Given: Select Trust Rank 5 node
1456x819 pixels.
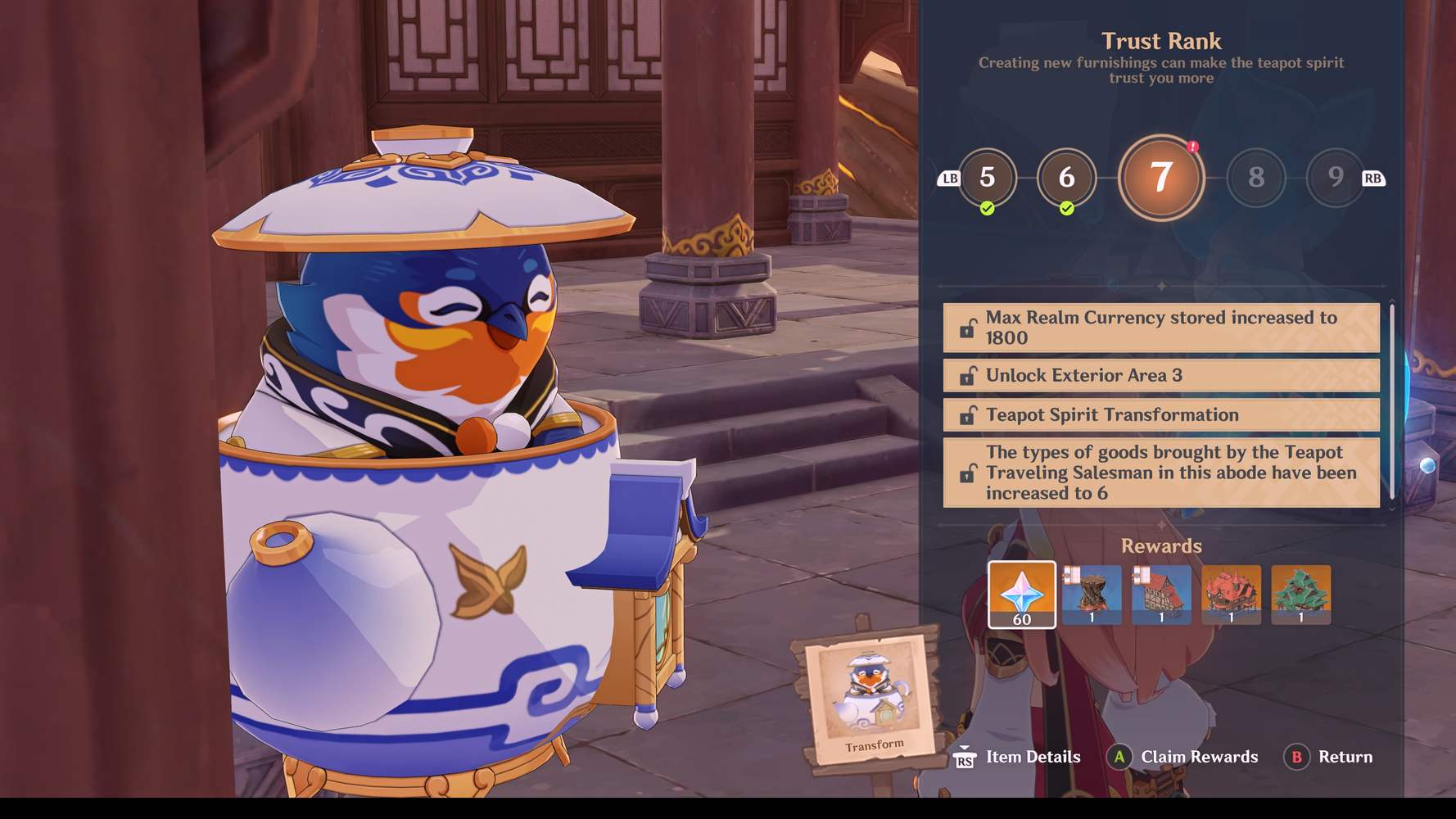Looking at the screenshot, I should tap(987, 178).
